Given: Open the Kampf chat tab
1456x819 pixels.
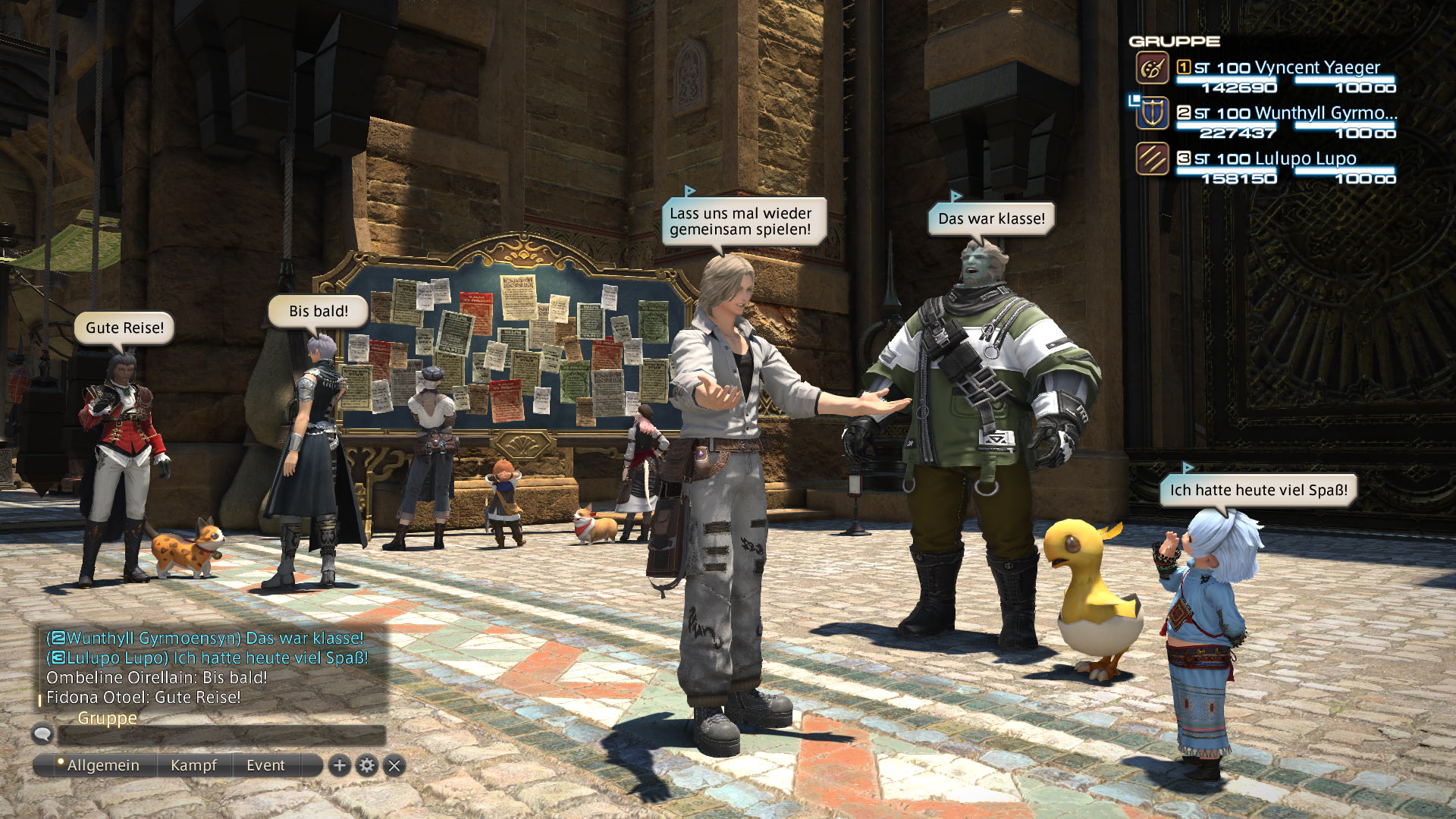Looking at the screenshot, I should point(193,766).
